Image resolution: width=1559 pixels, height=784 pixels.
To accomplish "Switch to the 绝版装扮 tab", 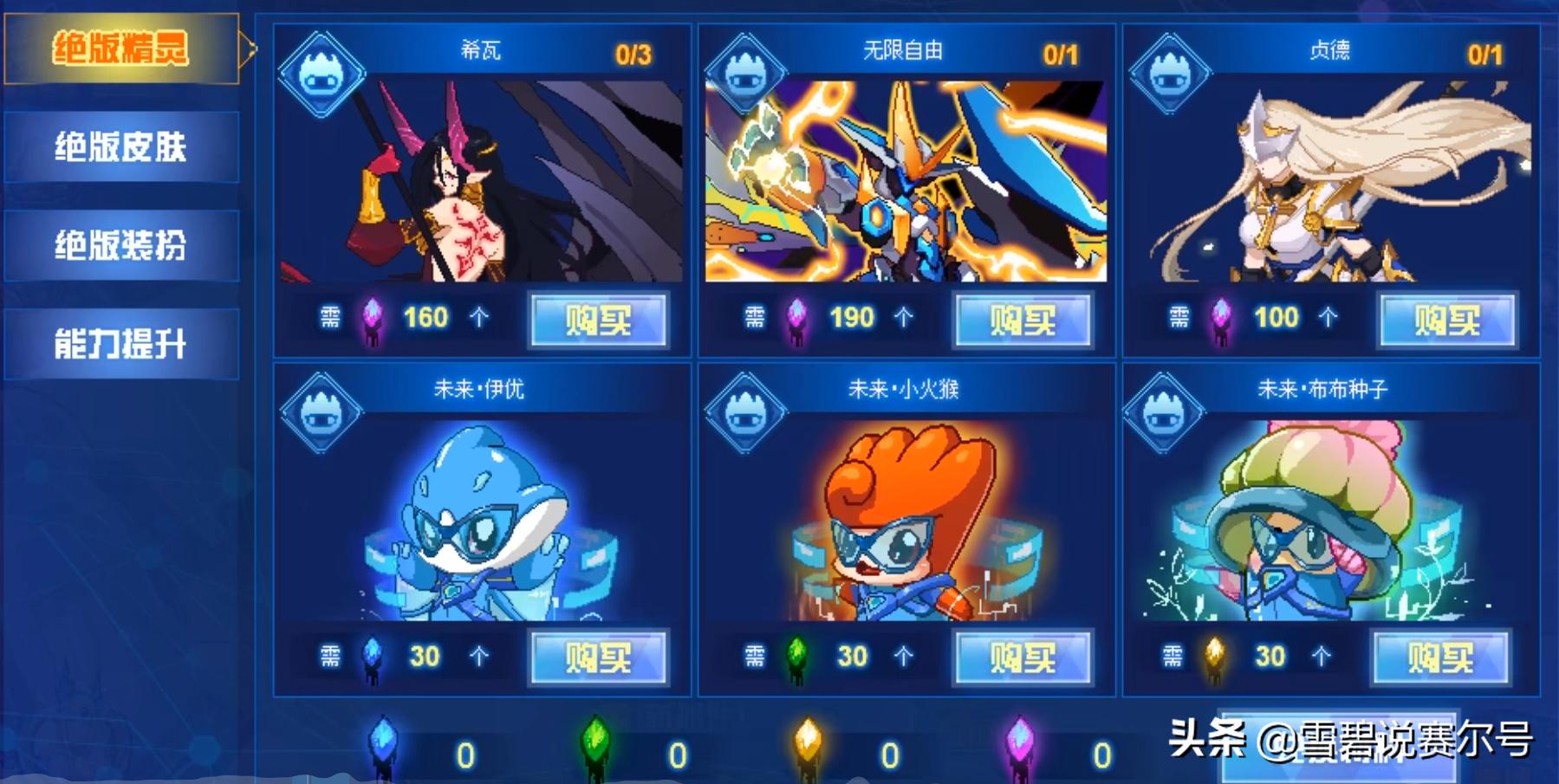I will pos(121,244).
